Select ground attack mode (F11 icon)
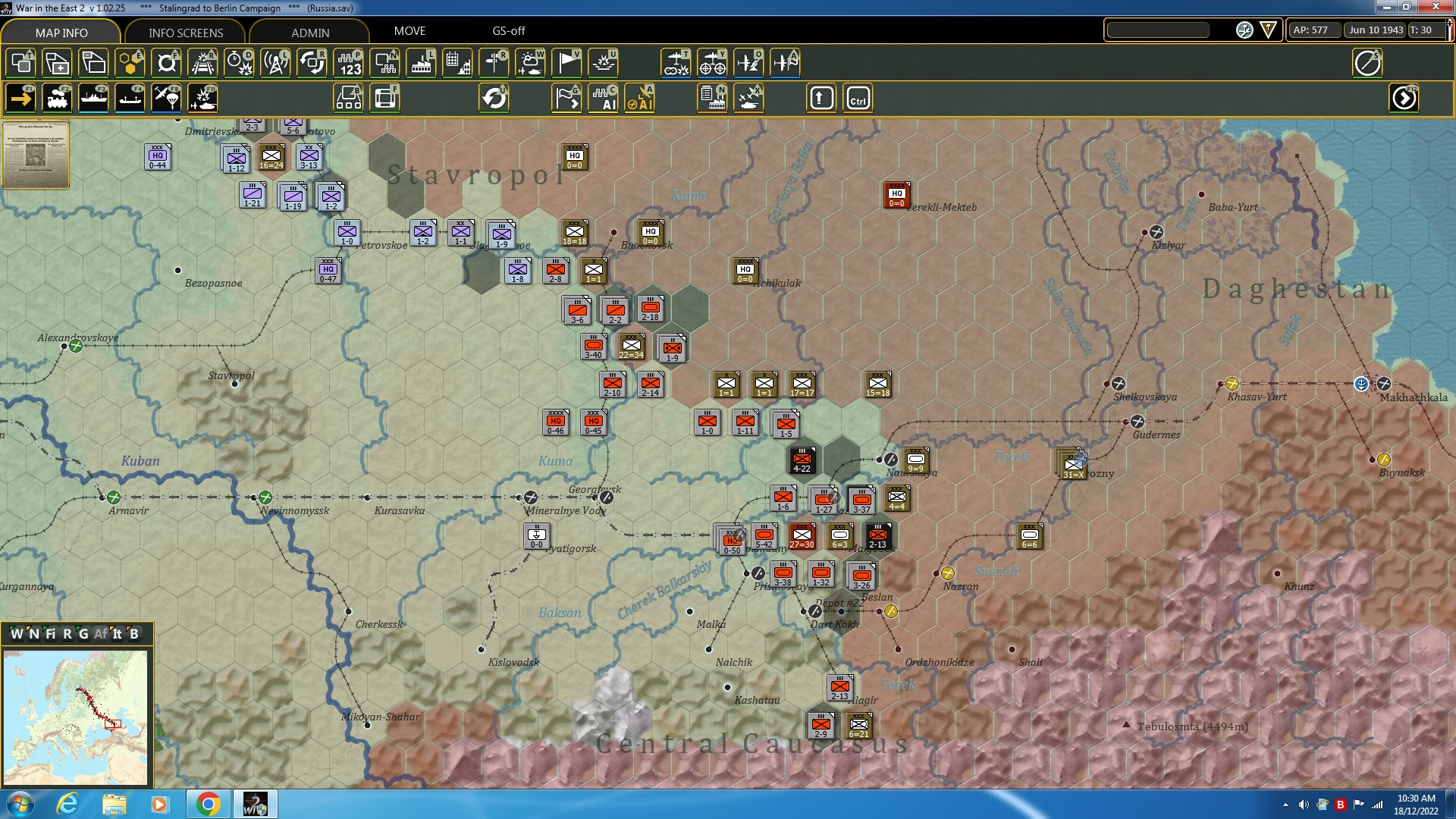 point(202,98)
